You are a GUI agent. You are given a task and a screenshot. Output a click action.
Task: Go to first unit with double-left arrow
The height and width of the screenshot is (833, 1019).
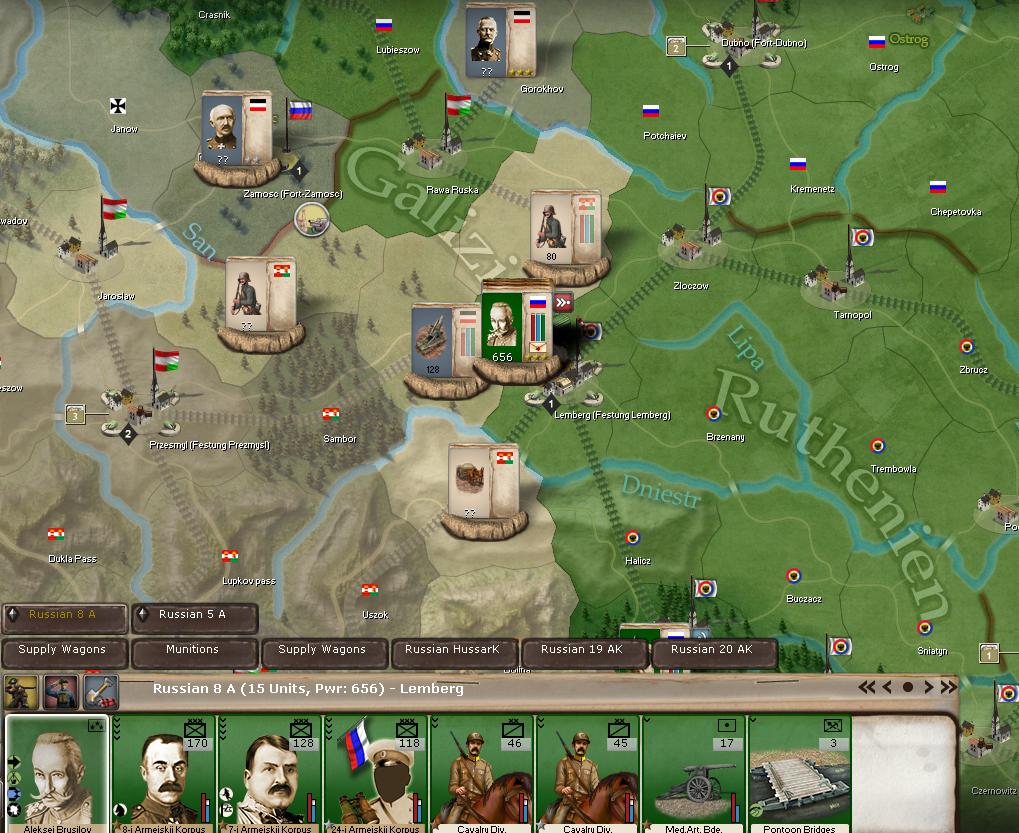pyautogui.click(x=866, y=687)
